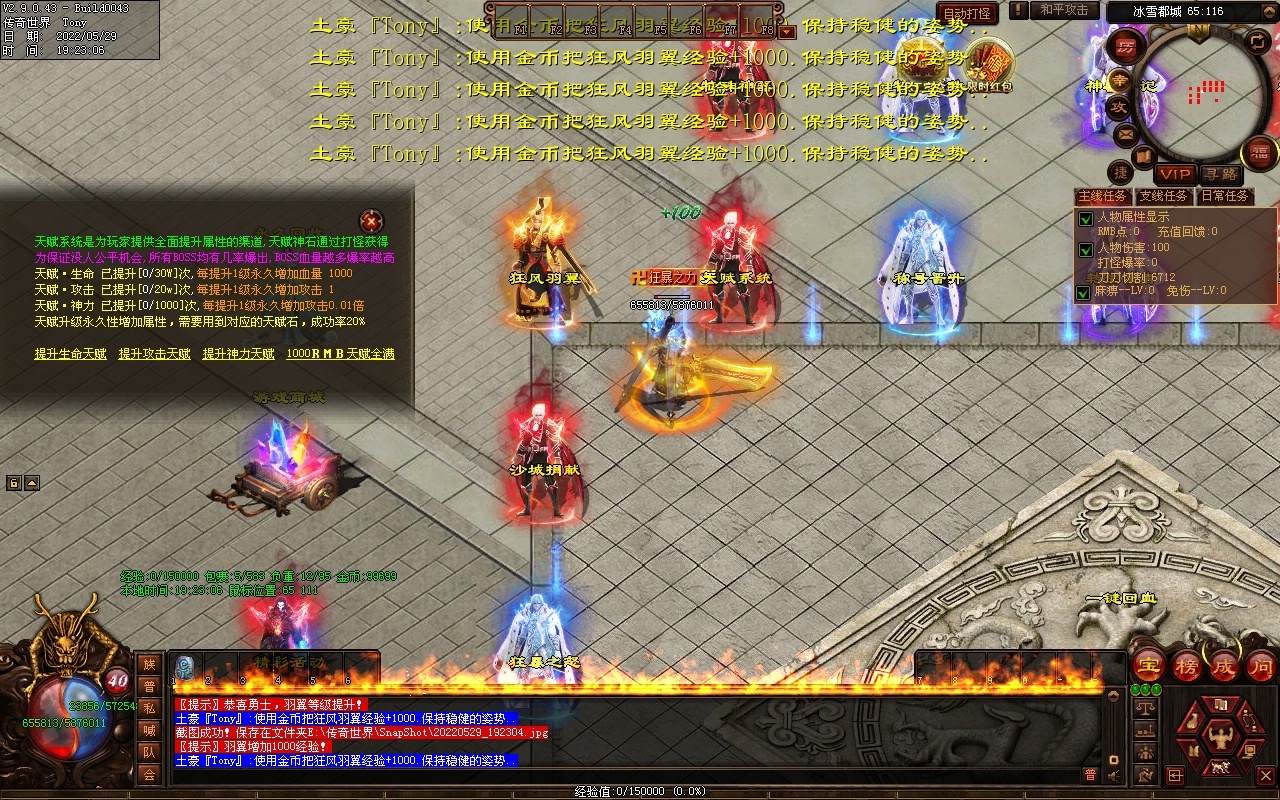The image size is (1280, 800).
Task: Toggle the 自动打怪 auto-fight button
Action: (x=967, y=13)
